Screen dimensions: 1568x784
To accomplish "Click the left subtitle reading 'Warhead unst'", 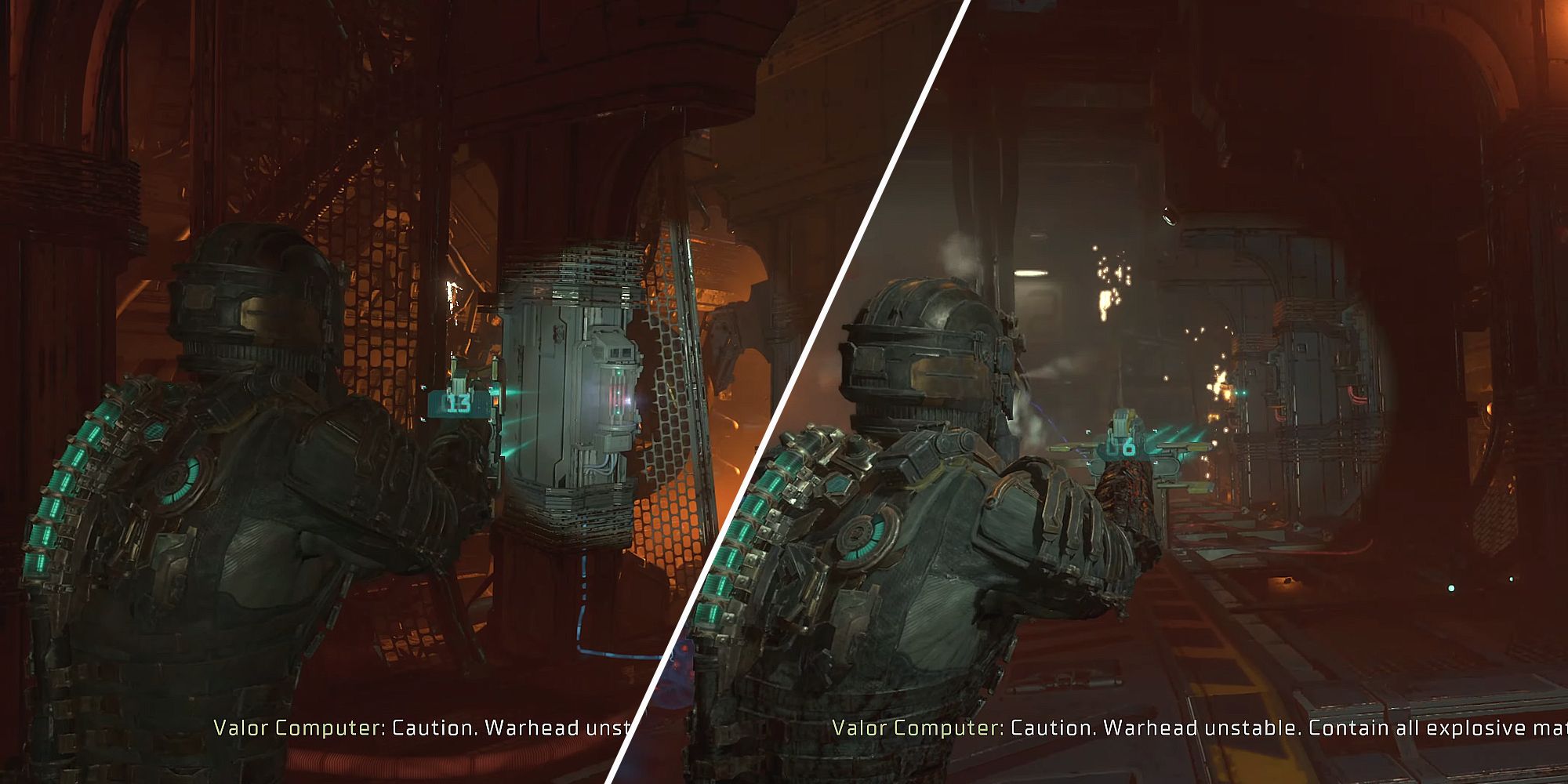I will tap(423, 727).
